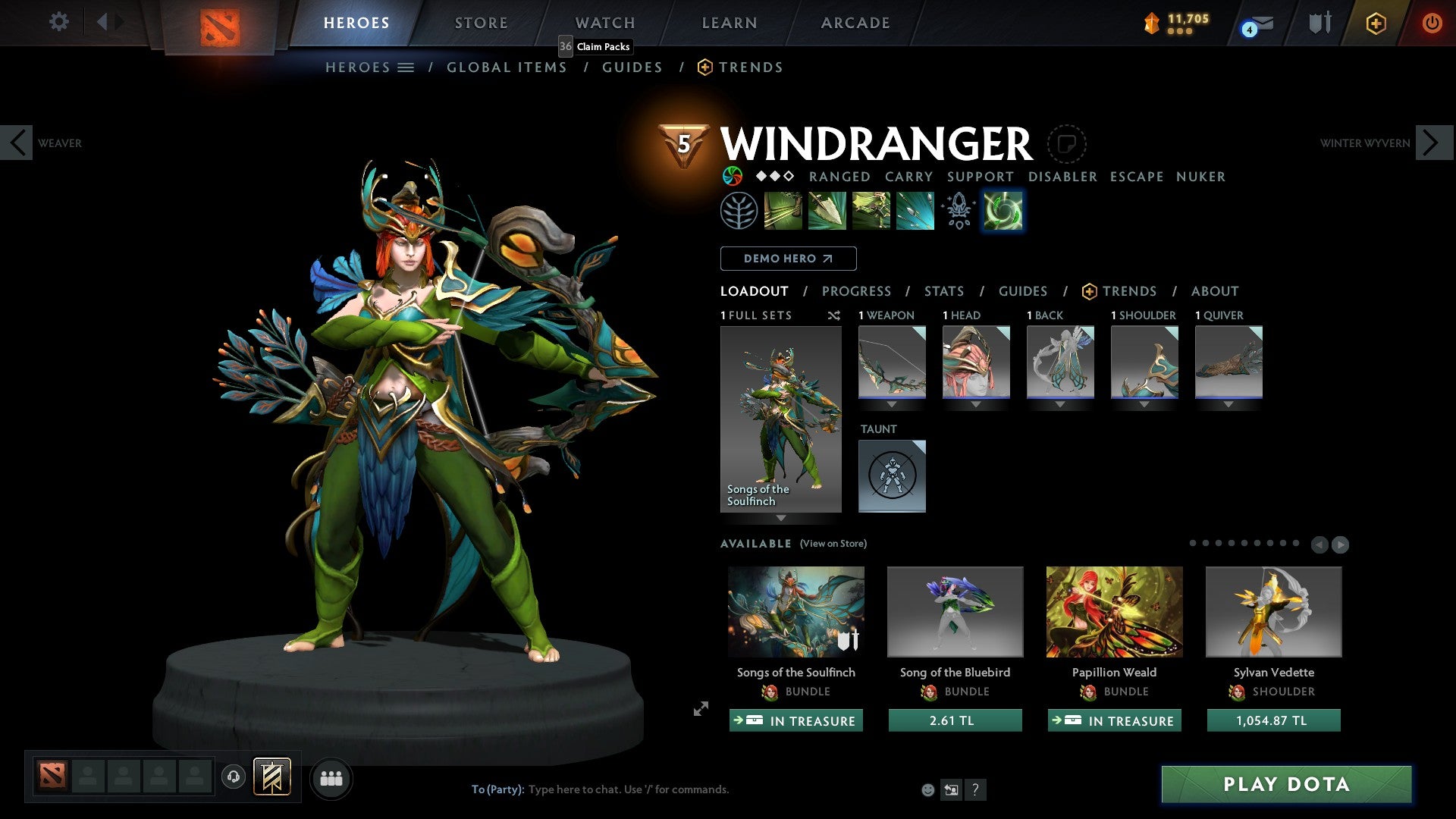
Task: Open the View on Store link
Action: pos(834,544)
